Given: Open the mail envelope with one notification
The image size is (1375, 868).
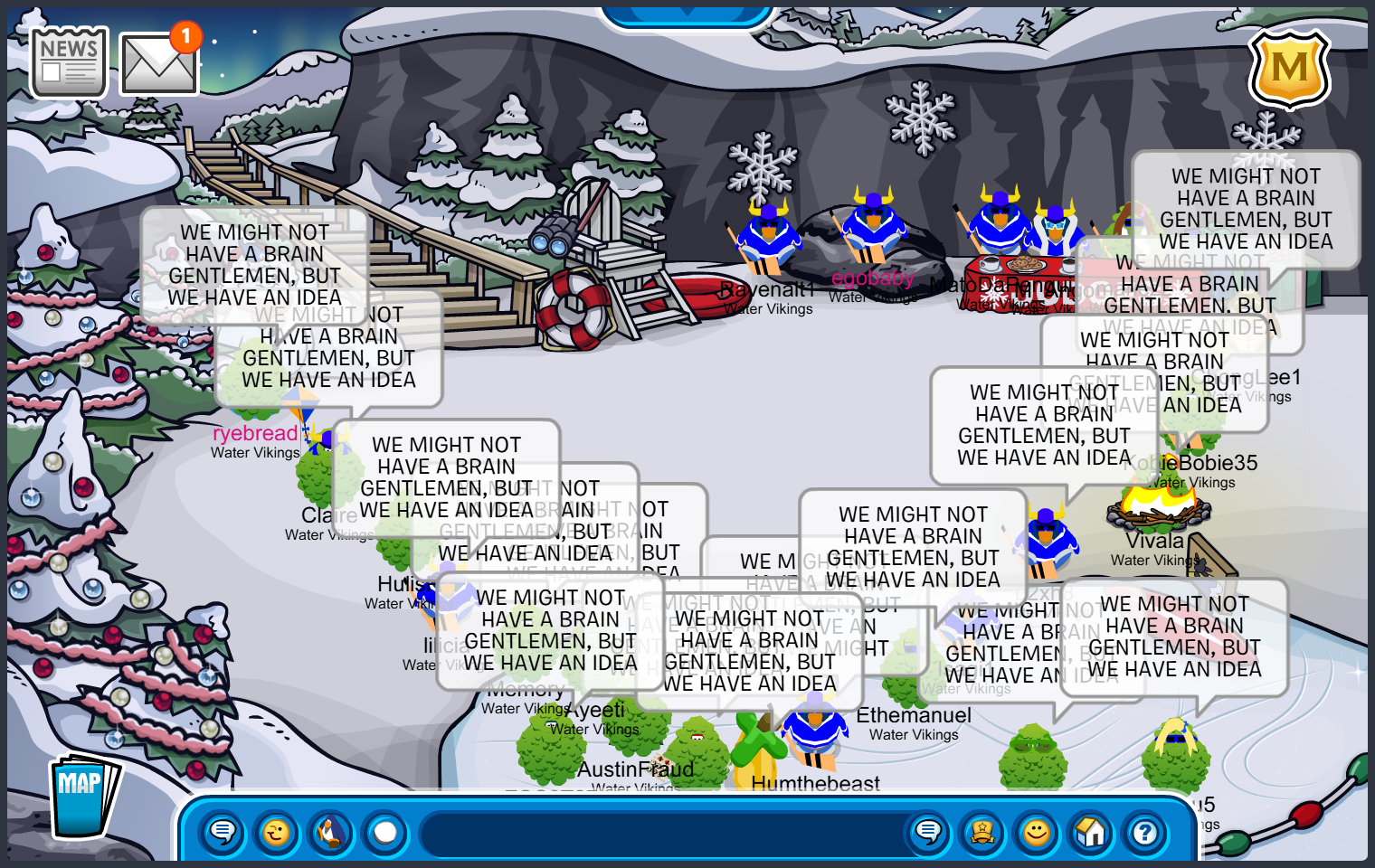Looking at the screenshot, I should tap(158, 63).
